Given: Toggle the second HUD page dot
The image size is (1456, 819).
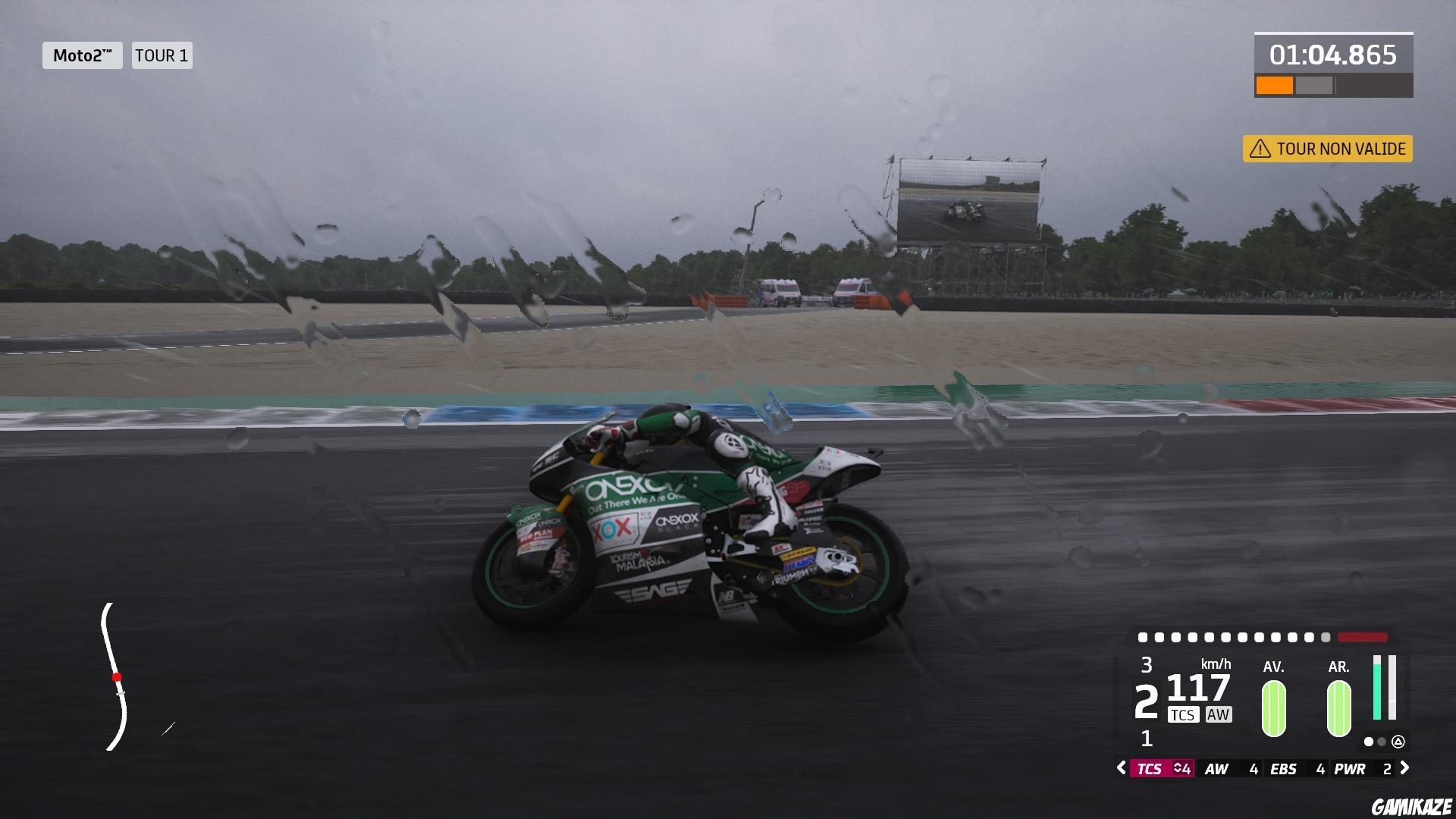Looking at the screenshot, I should [1381, 742].
